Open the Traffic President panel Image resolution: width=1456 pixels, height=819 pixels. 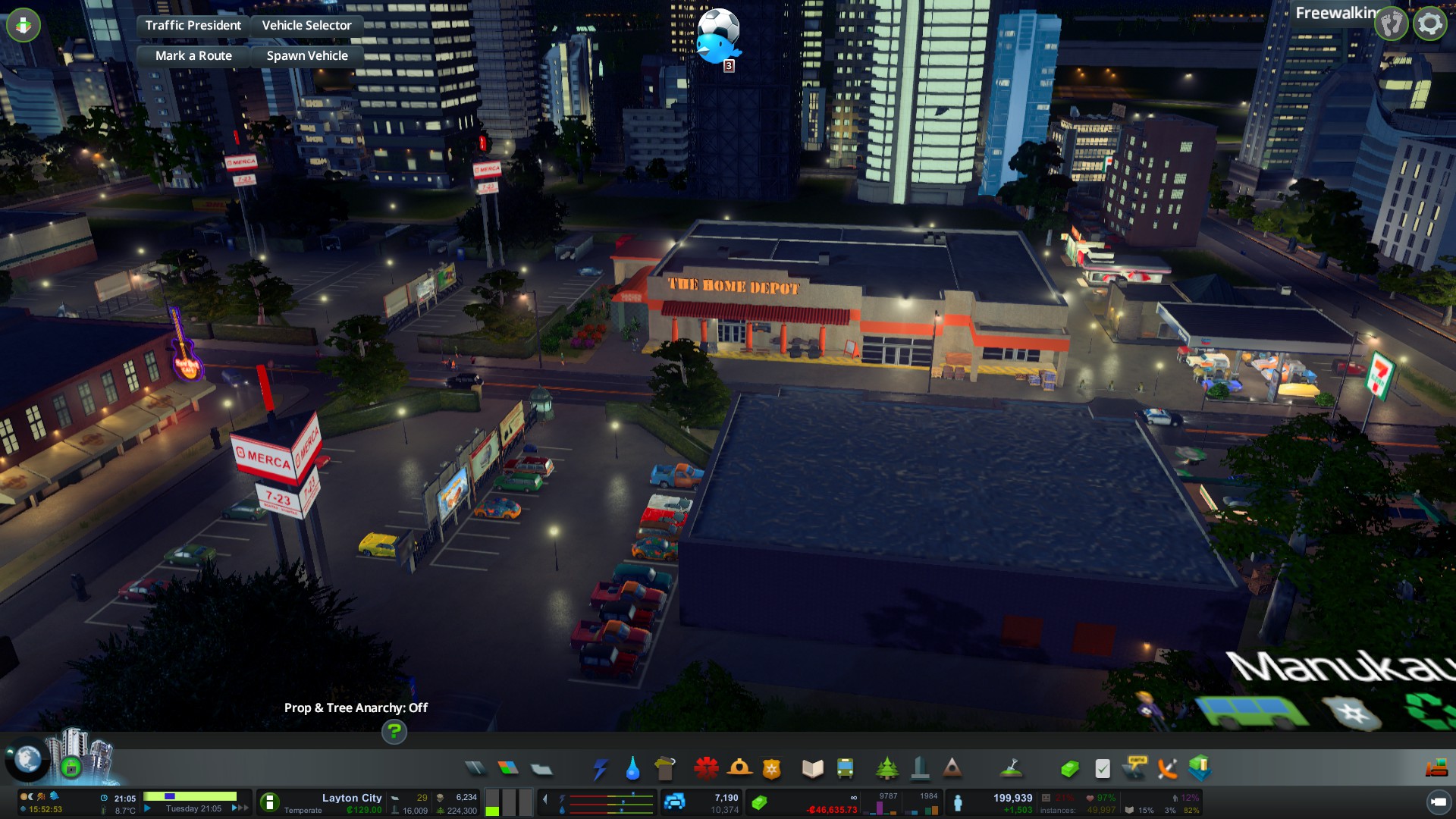point(193,25)
